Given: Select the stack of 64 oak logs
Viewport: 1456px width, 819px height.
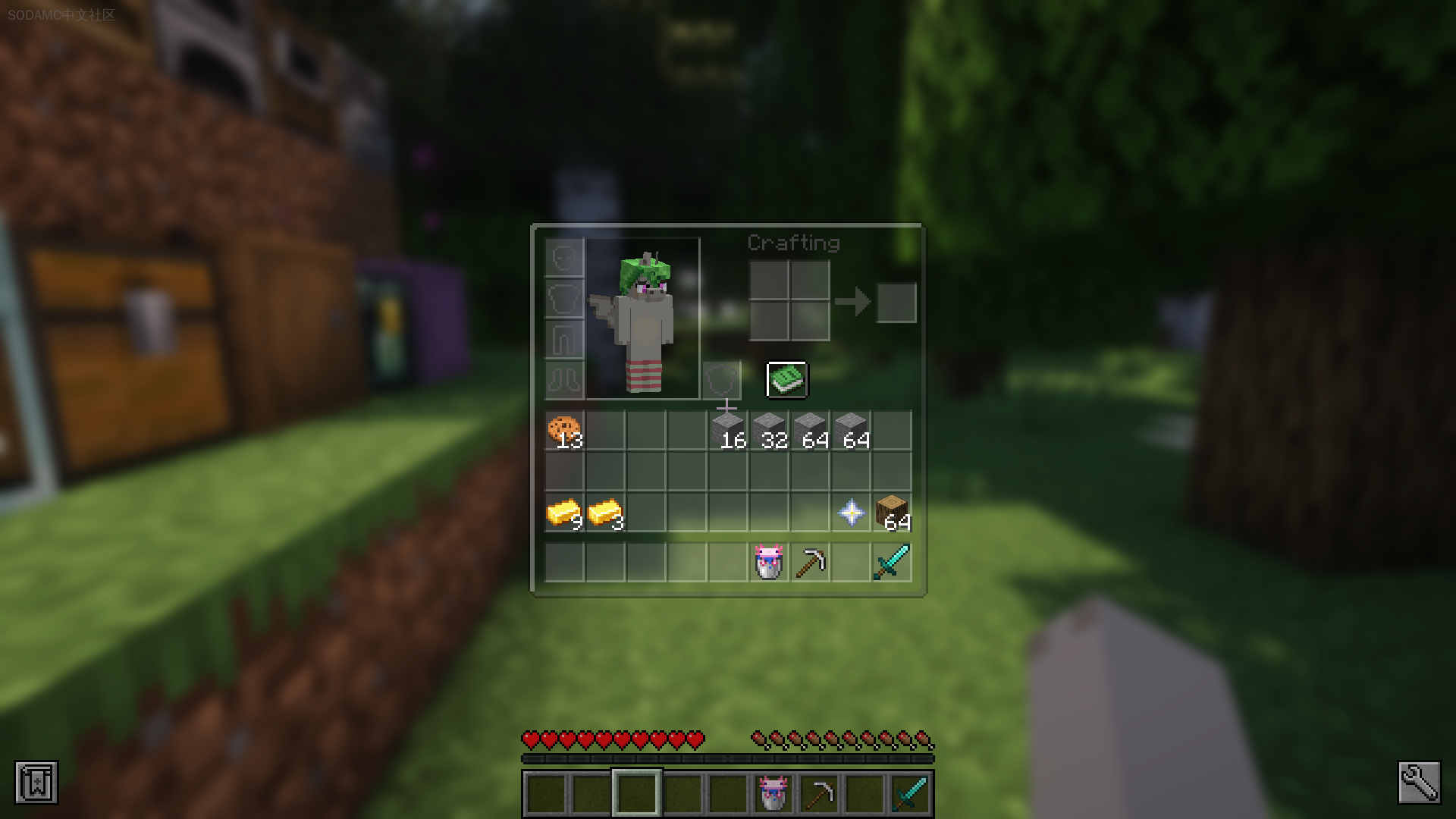Looking at the screenshot, I should tap(892, 513).
